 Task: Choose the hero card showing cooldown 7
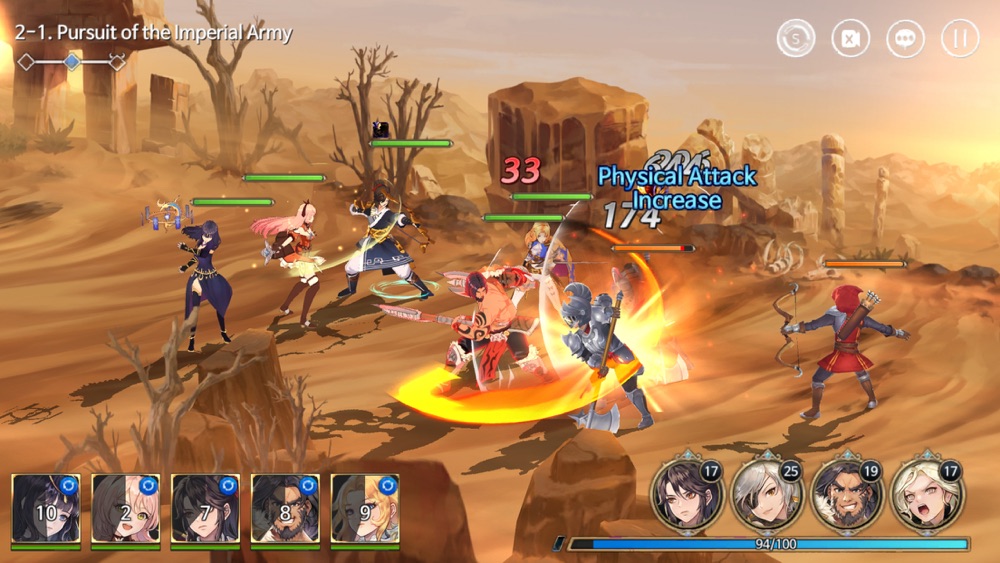point(205,509)
